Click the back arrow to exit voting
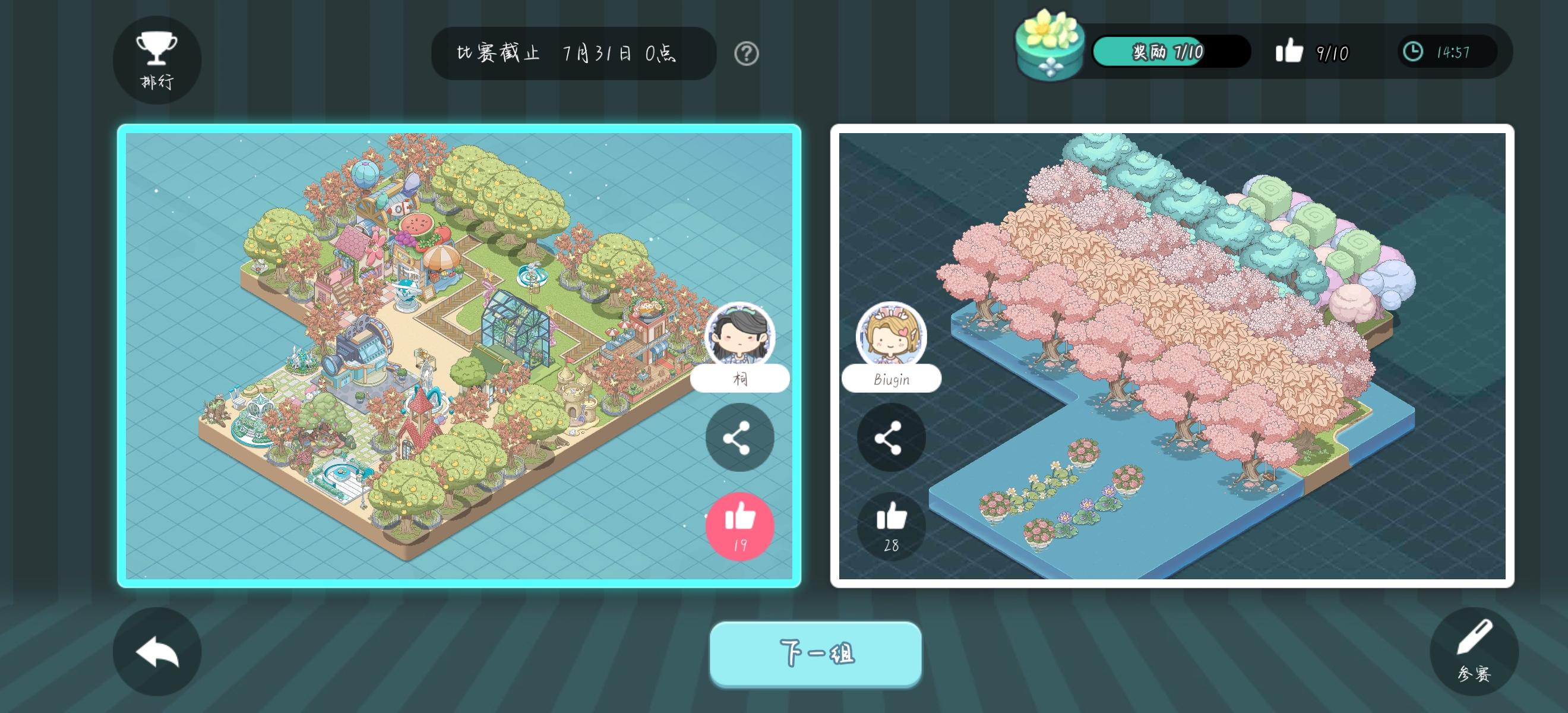 156,651
